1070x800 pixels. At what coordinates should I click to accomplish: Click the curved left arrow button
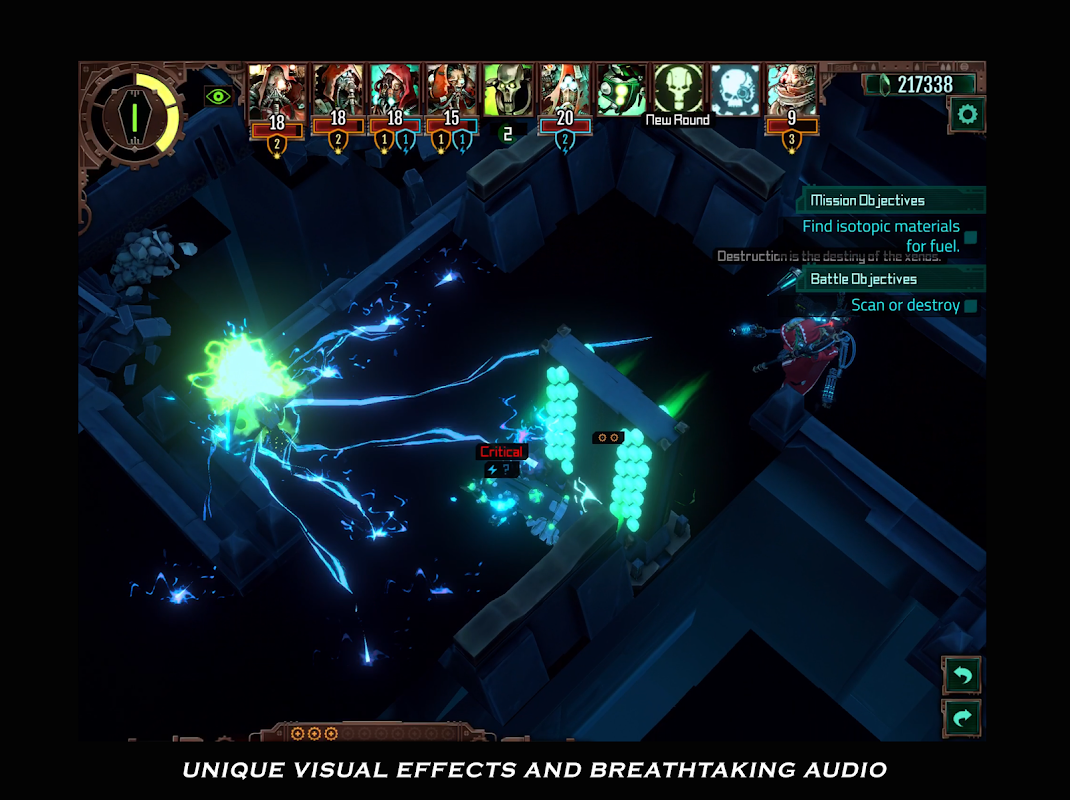tap(962, 676)
